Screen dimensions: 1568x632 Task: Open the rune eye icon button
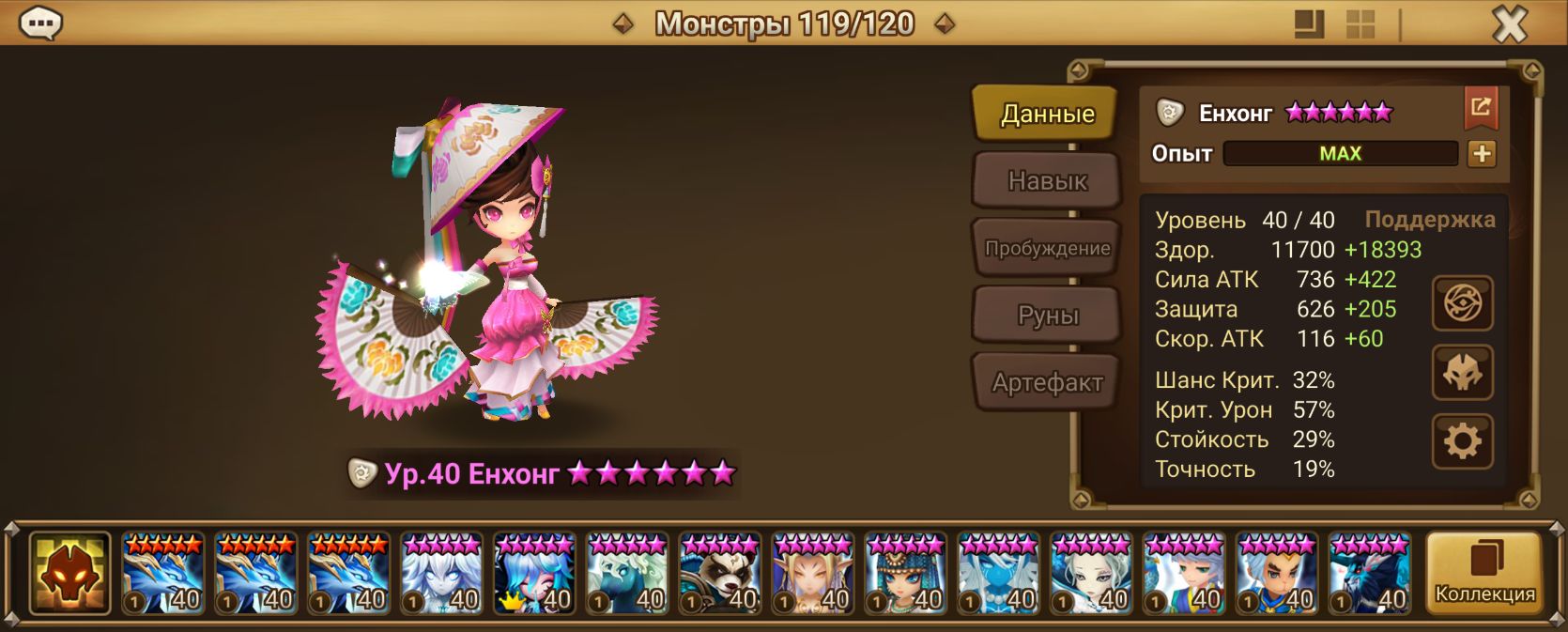1462,303
